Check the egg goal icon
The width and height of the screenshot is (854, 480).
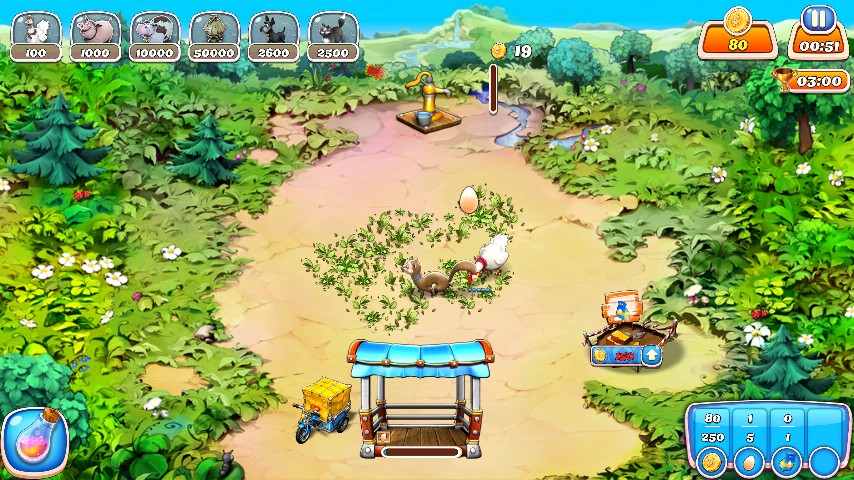tap(747, 461)
